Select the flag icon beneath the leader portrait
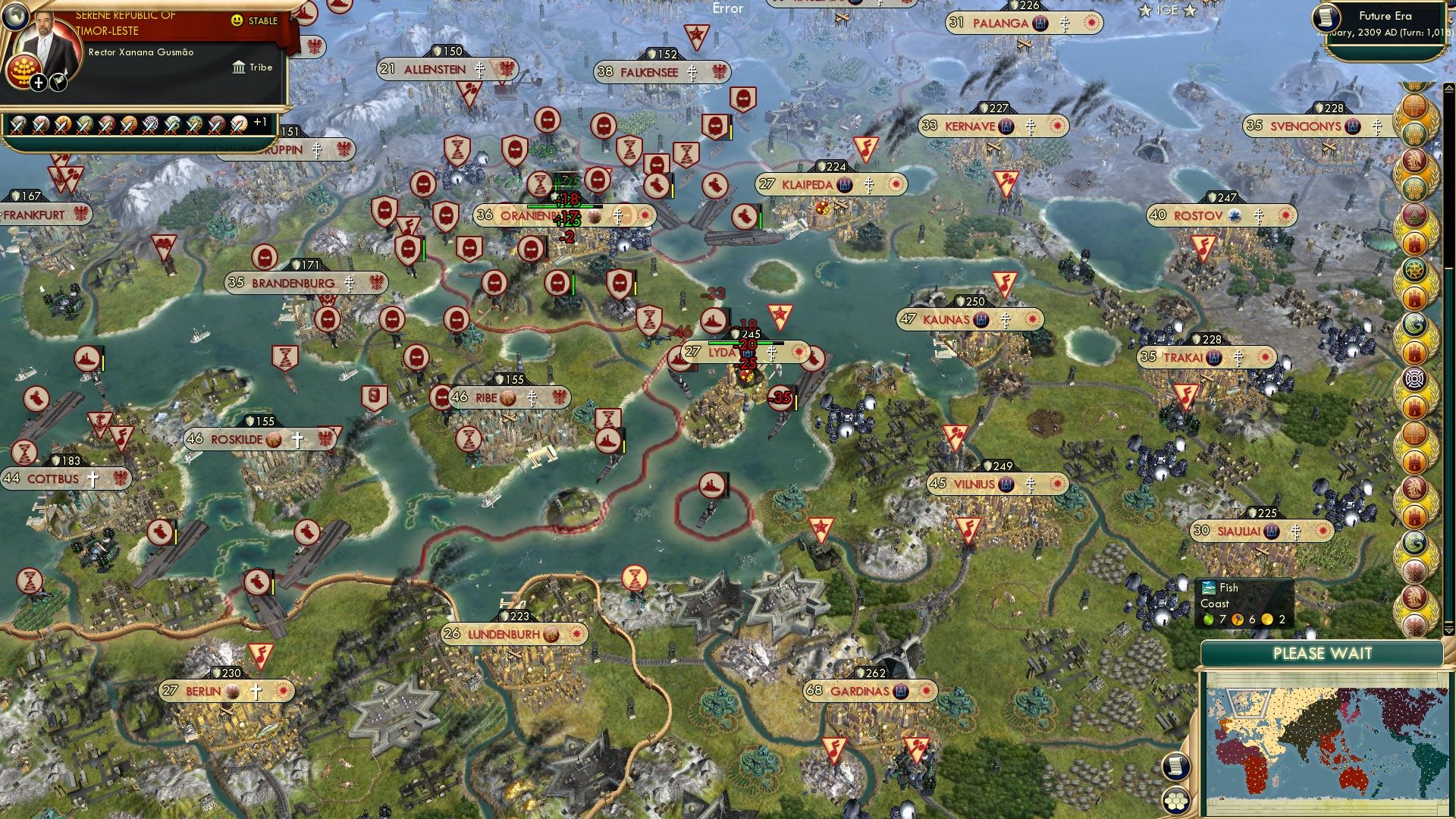The width and height of the screenshot is (1456, 819). [58, 82]
